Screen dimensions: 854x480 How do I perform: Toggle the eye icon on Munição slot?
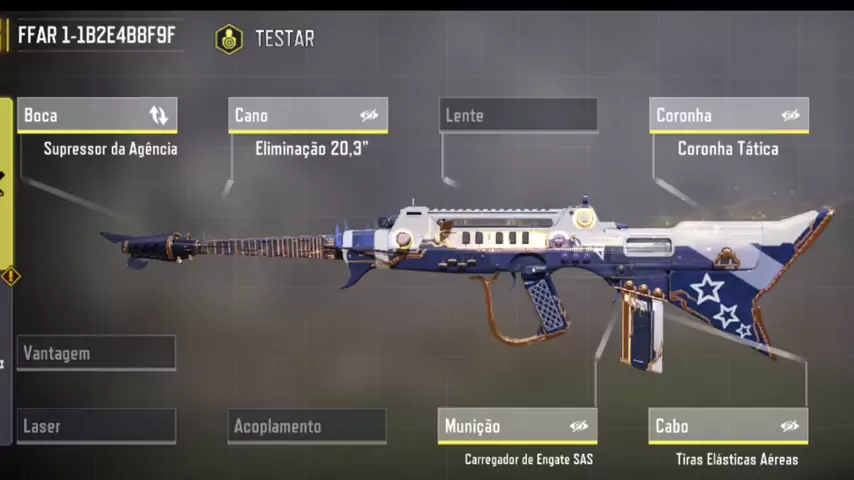pos(579,426)
